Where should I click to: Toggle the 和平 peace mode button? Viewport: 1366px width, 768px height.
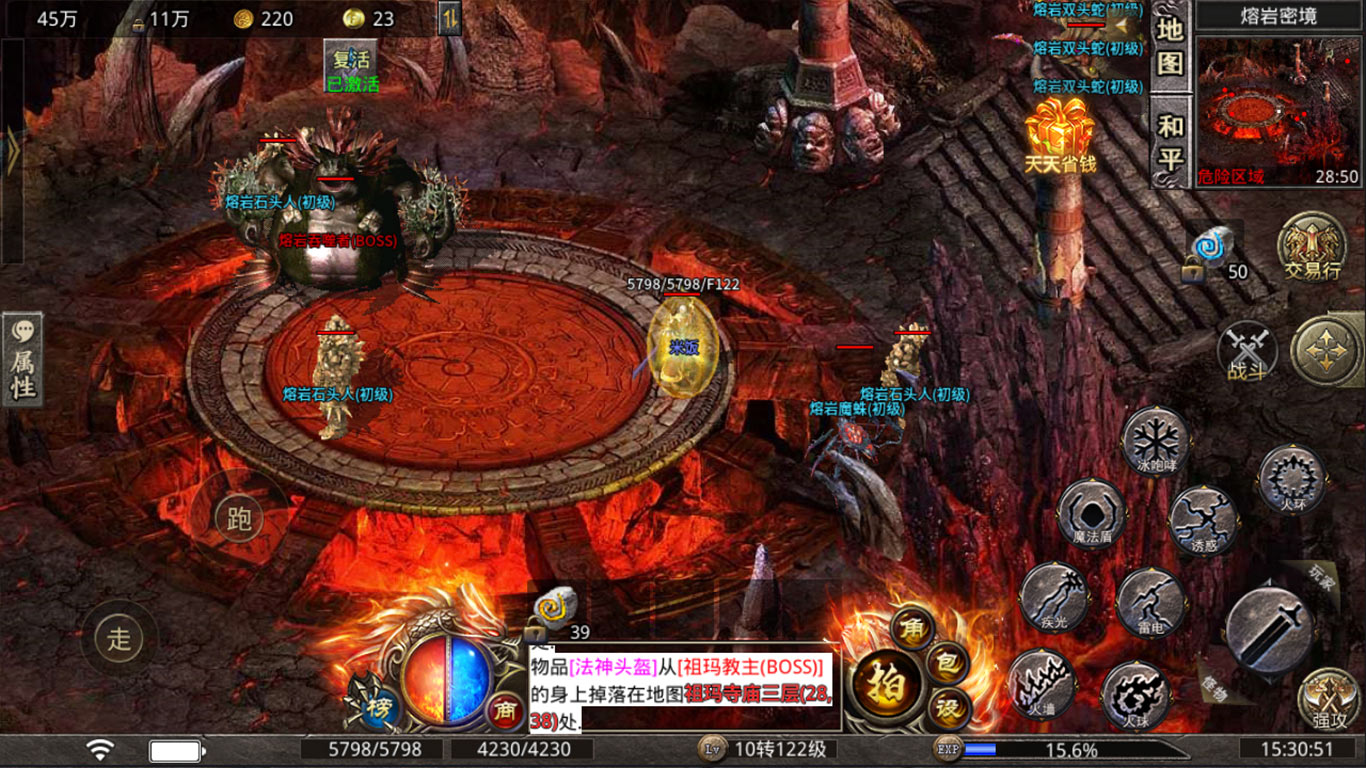[1170, 142]
